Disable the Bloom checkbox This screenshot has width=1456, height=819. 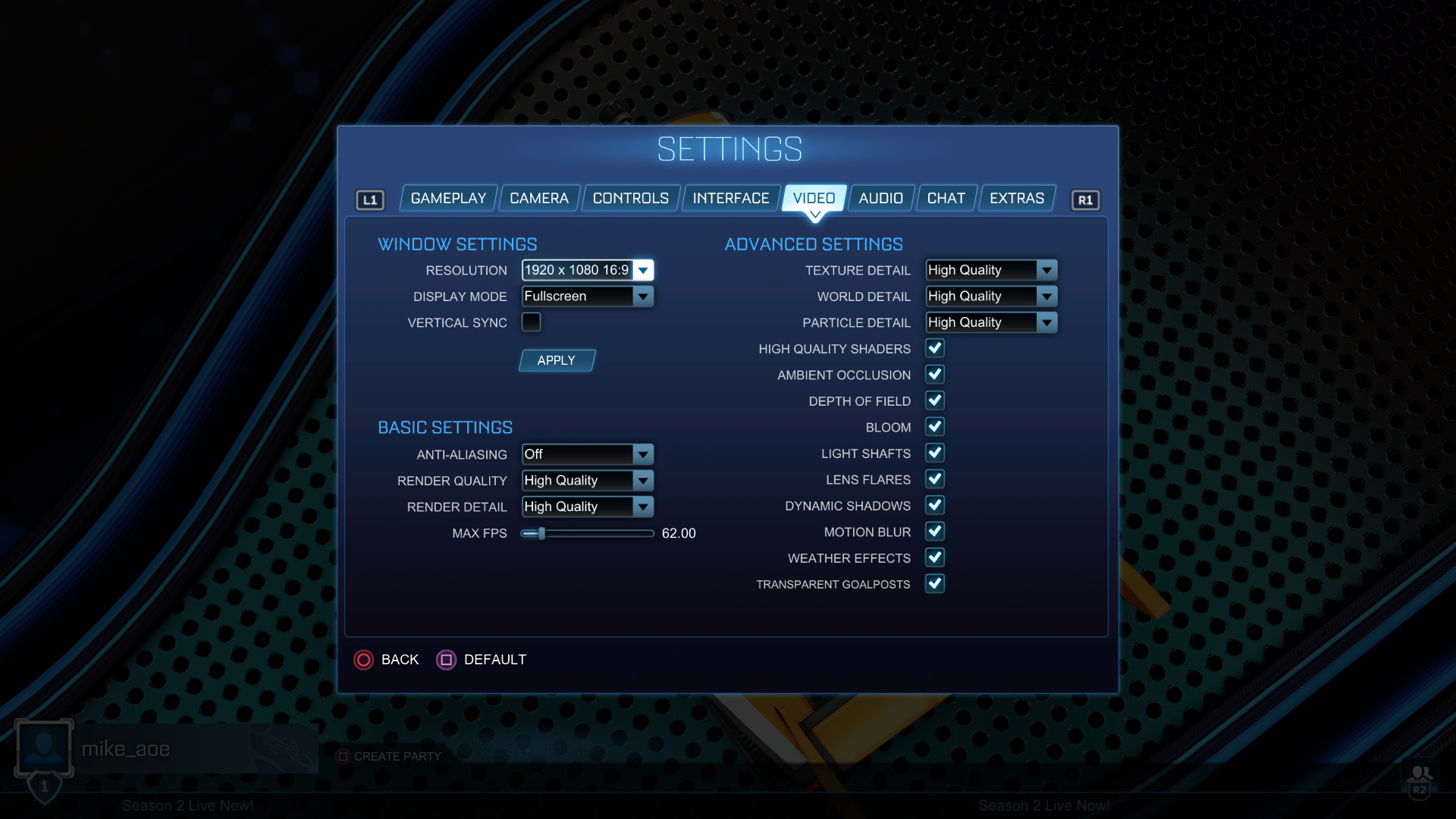click(935, 427)
